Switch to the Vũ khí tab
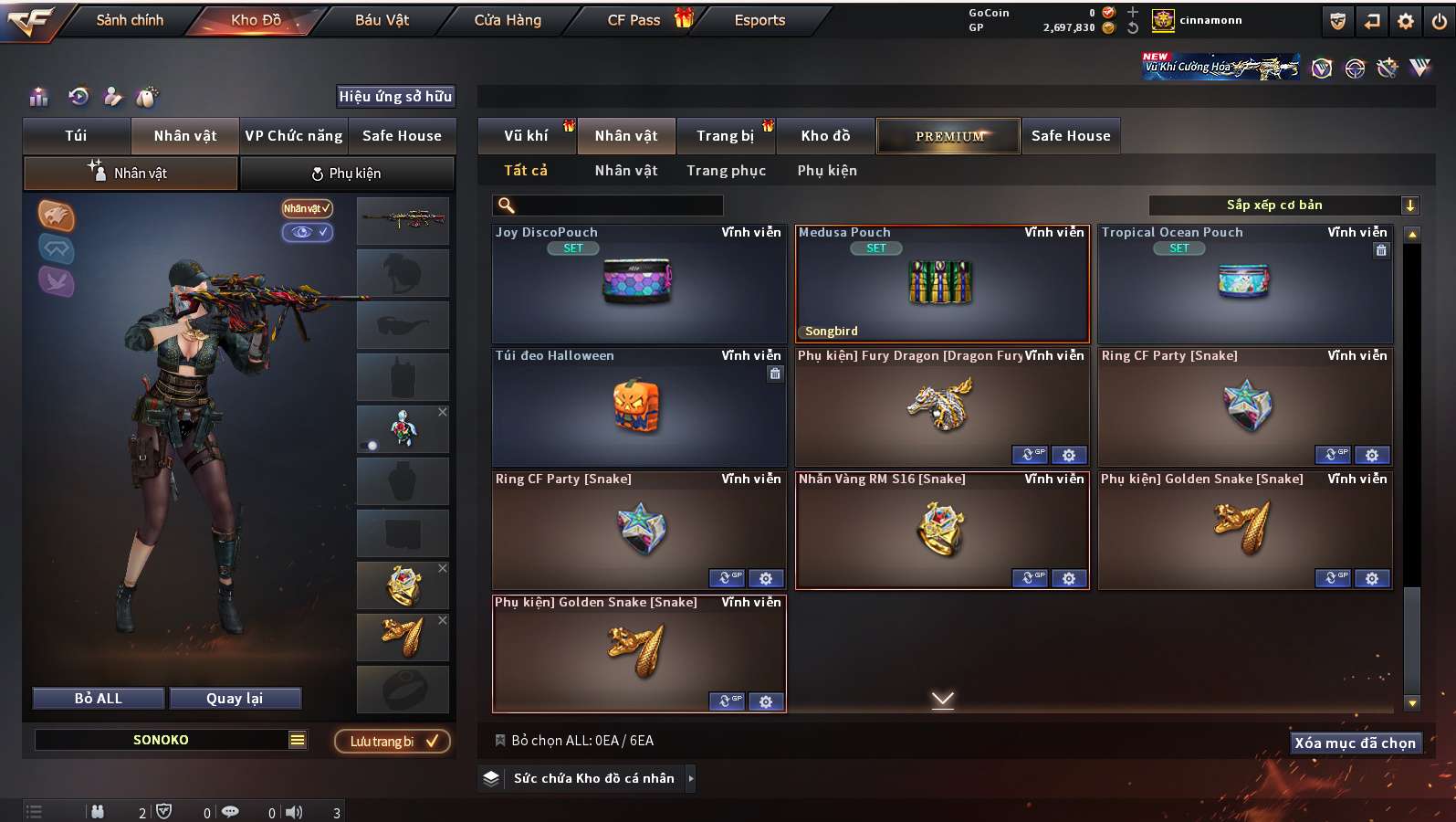1456x822 pixels. (526, 136)
